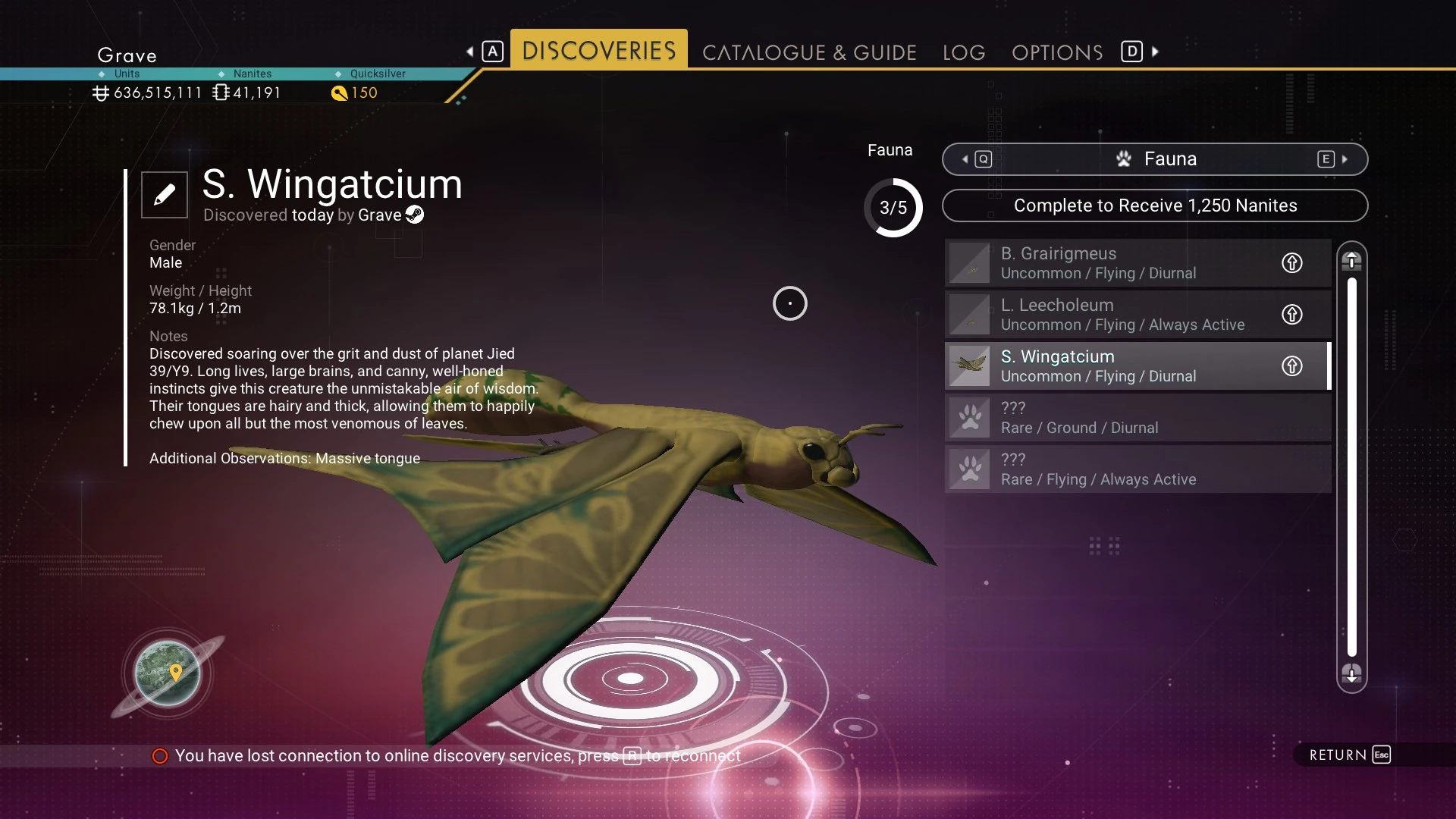1456x819 pixels.
Task: Open the planet icon with the location marker
Action: (x=168, y=673)
